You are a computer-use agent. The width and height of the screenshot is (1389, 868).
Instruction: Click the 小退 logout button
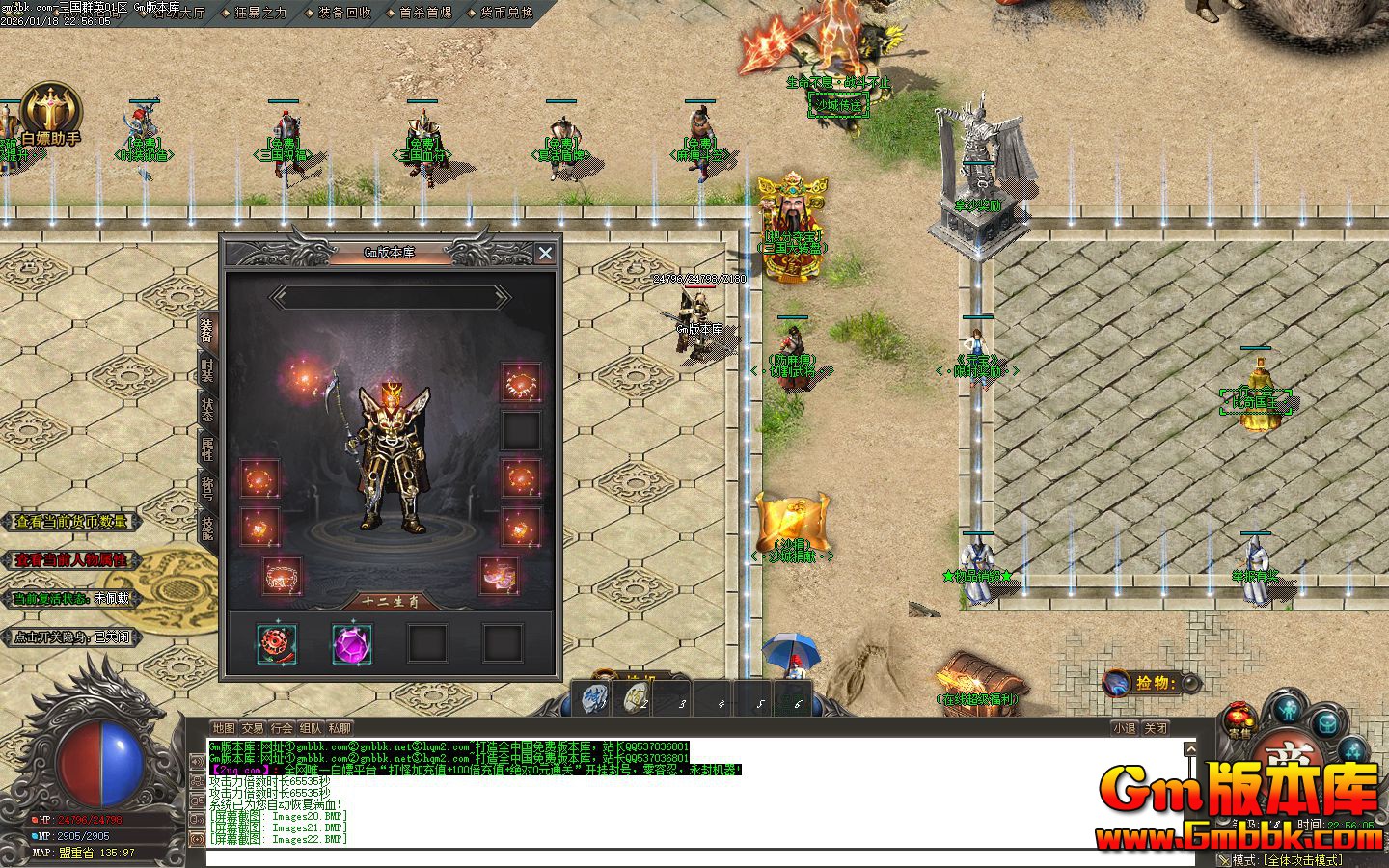coord(1124,728)
